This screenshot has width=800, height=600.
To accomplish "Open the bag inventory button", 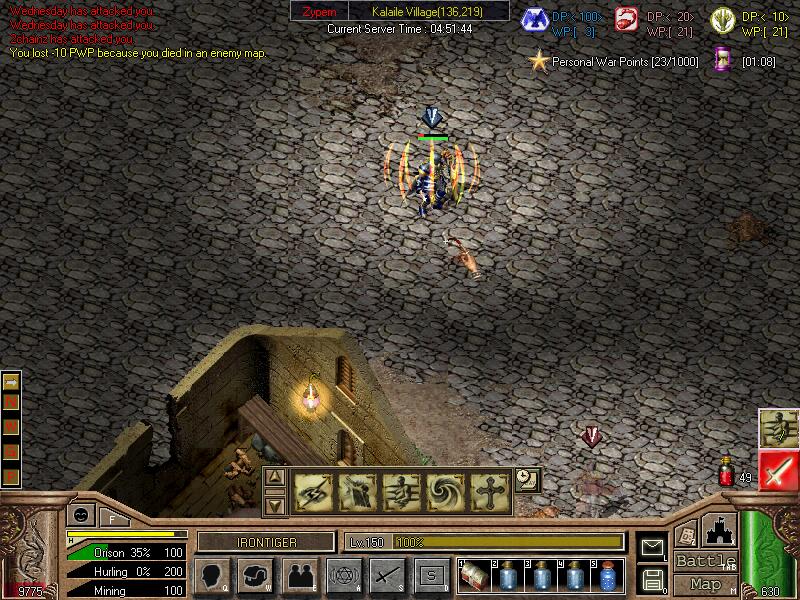I will 256,576.
